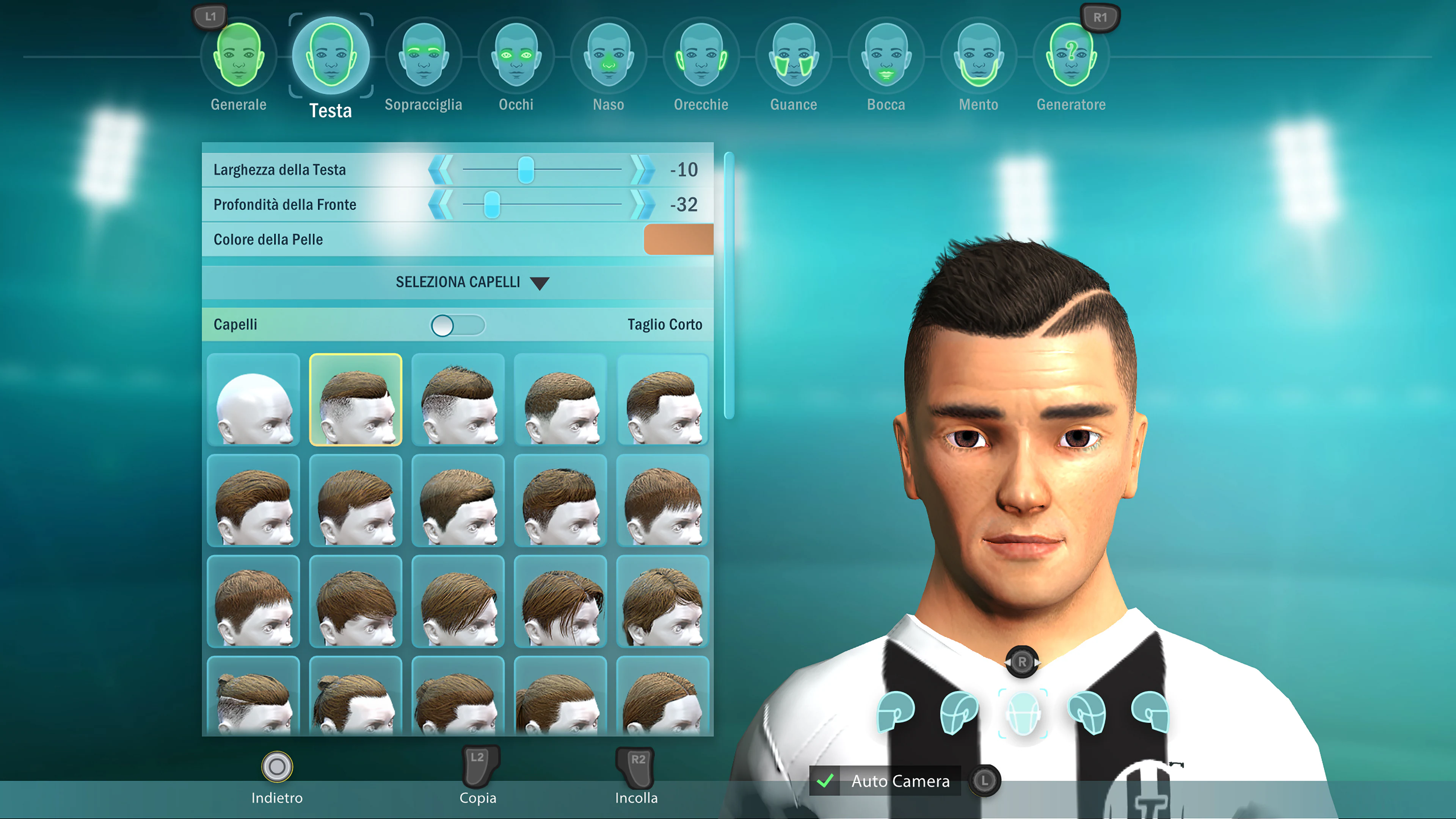Select the leftmost profile camera view icon

[x=896, y=714]
